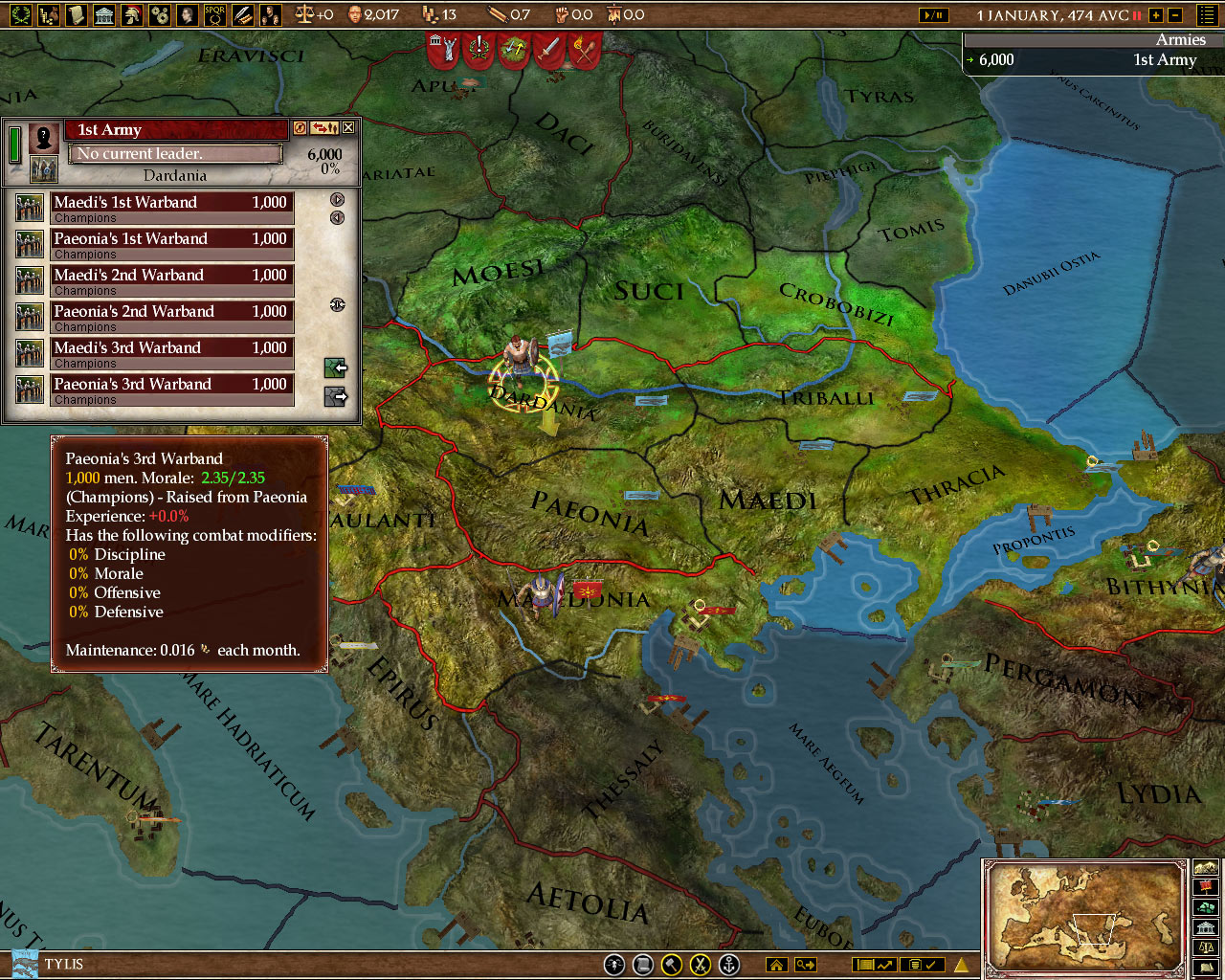Select the crossed-swords military map mode icon
1225x980 pixels.
click(699, 965)
